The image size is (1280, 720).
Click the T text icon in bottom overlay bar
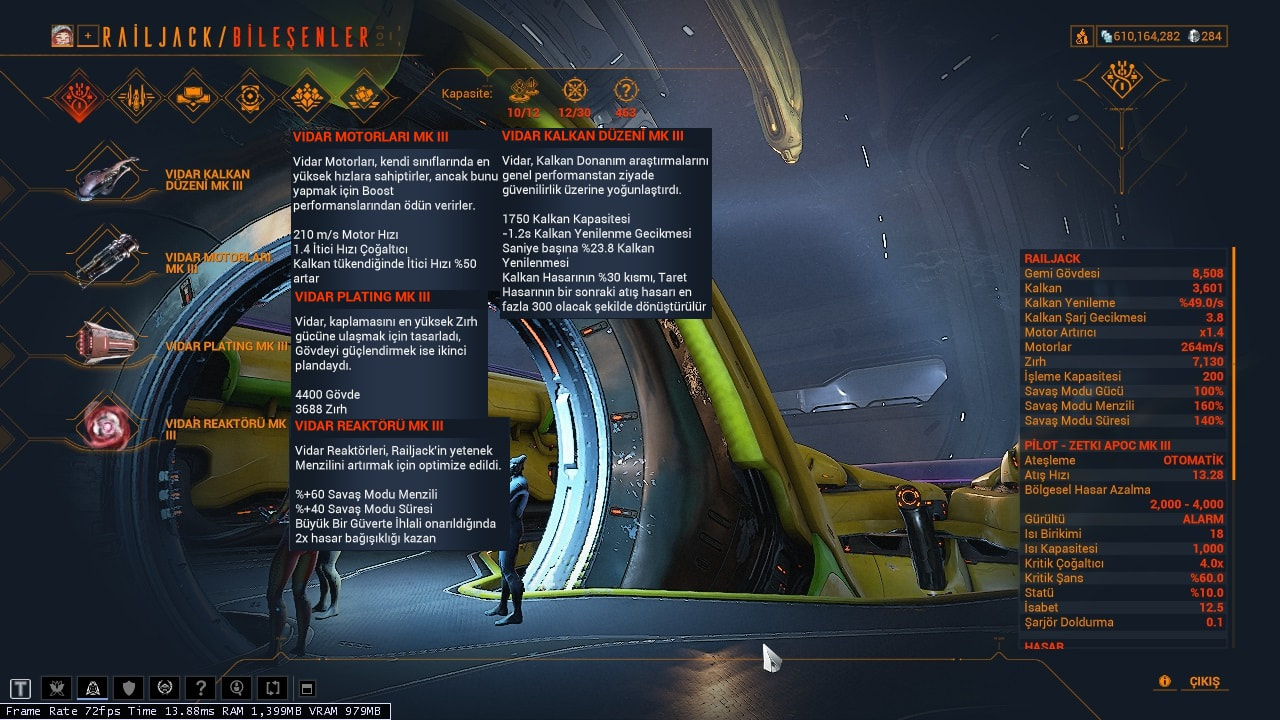(20, 688)
